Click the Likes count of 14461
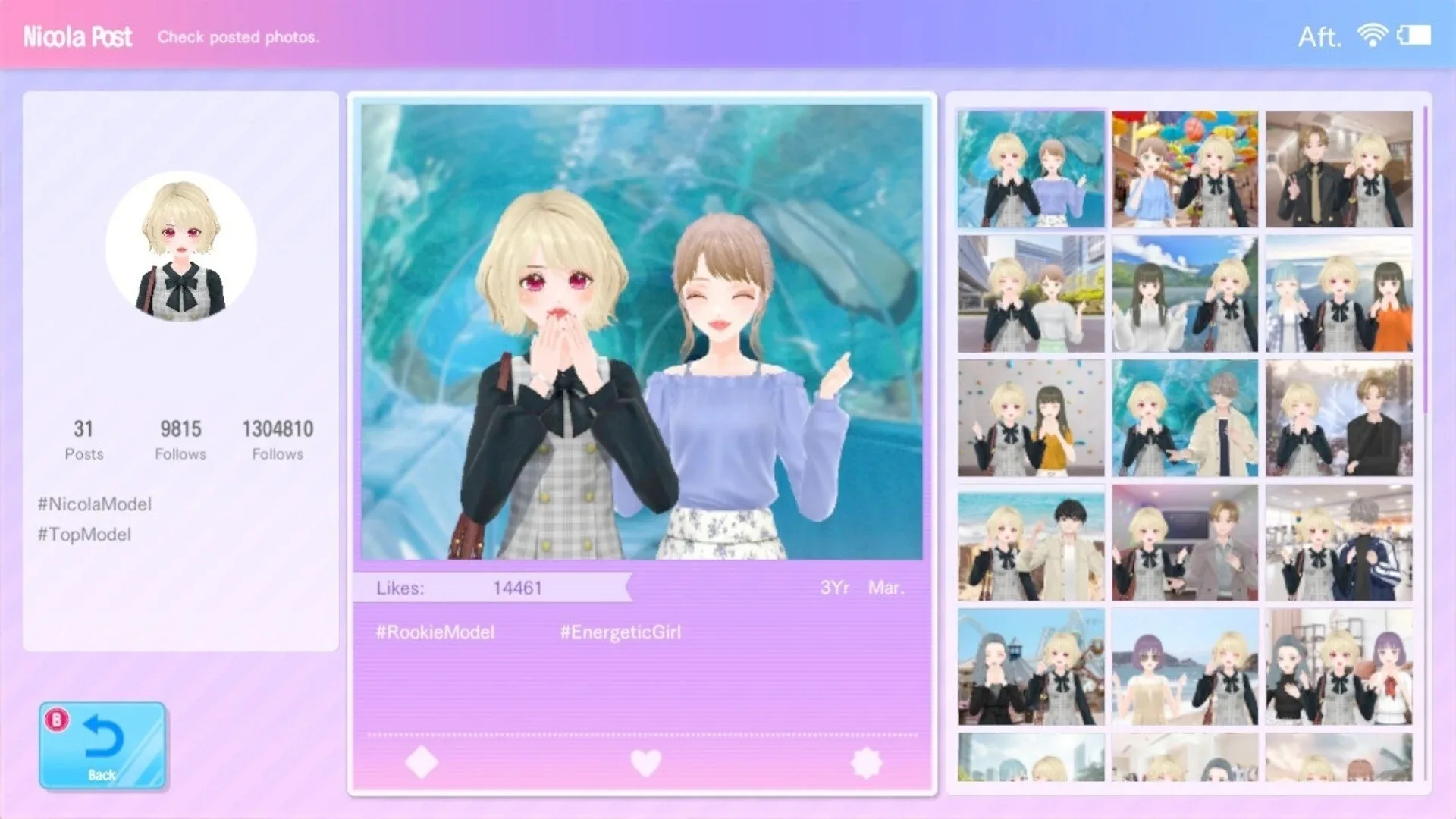 [x=518, y=586]
